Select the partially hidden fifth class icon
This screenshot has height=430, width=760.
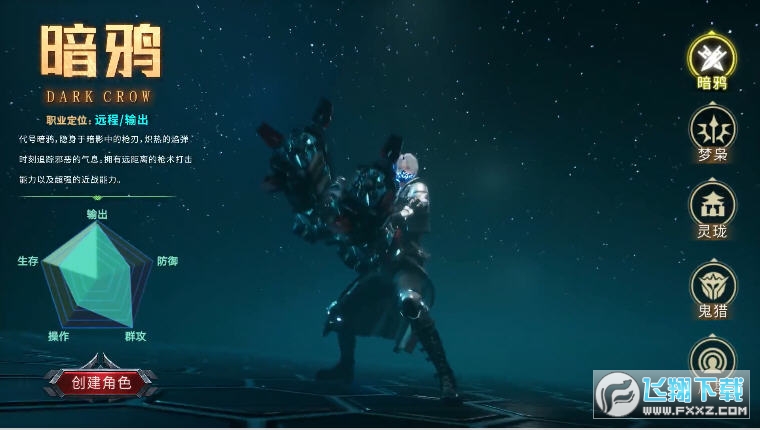tap(713, 357)
